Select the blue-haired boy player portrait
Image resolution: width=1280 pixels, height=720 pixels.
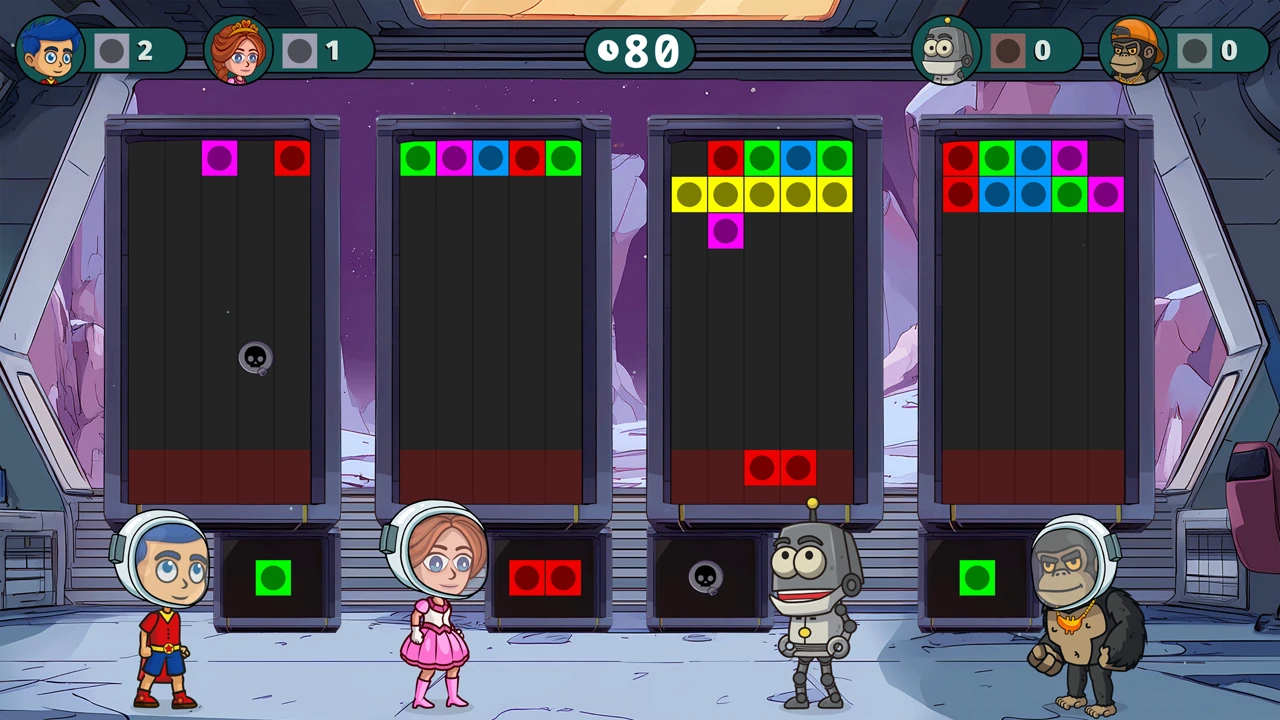50,50
